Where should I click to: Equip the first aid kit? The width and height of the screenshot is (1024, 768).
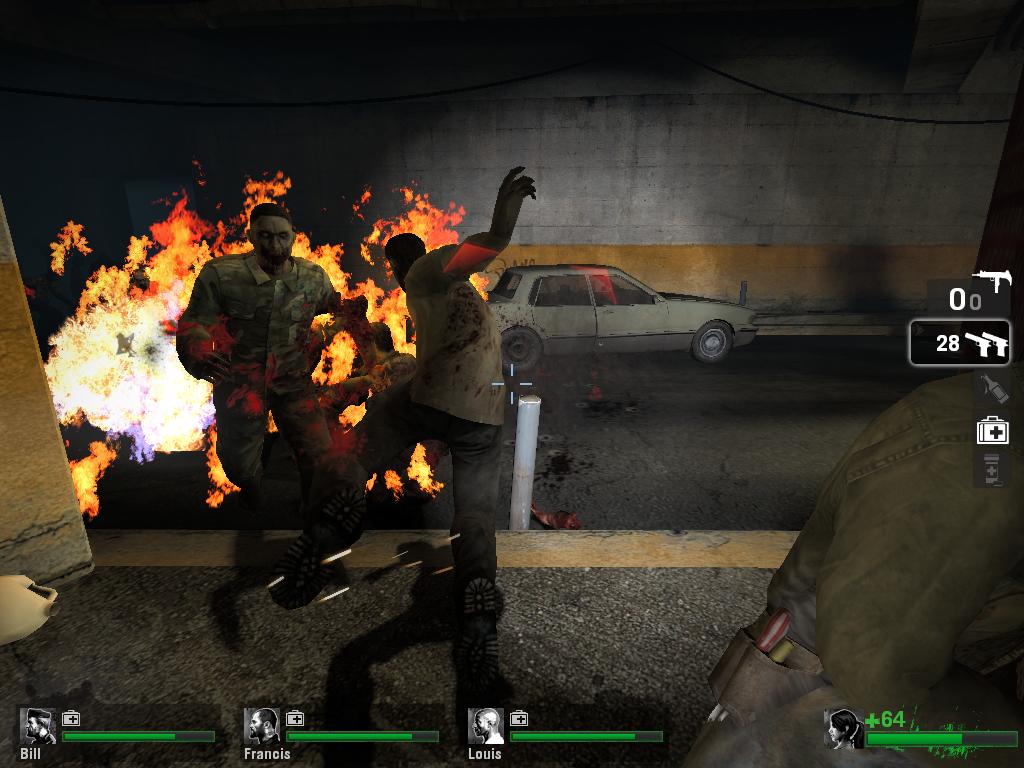pyautogui.click(x=992, y=431)
